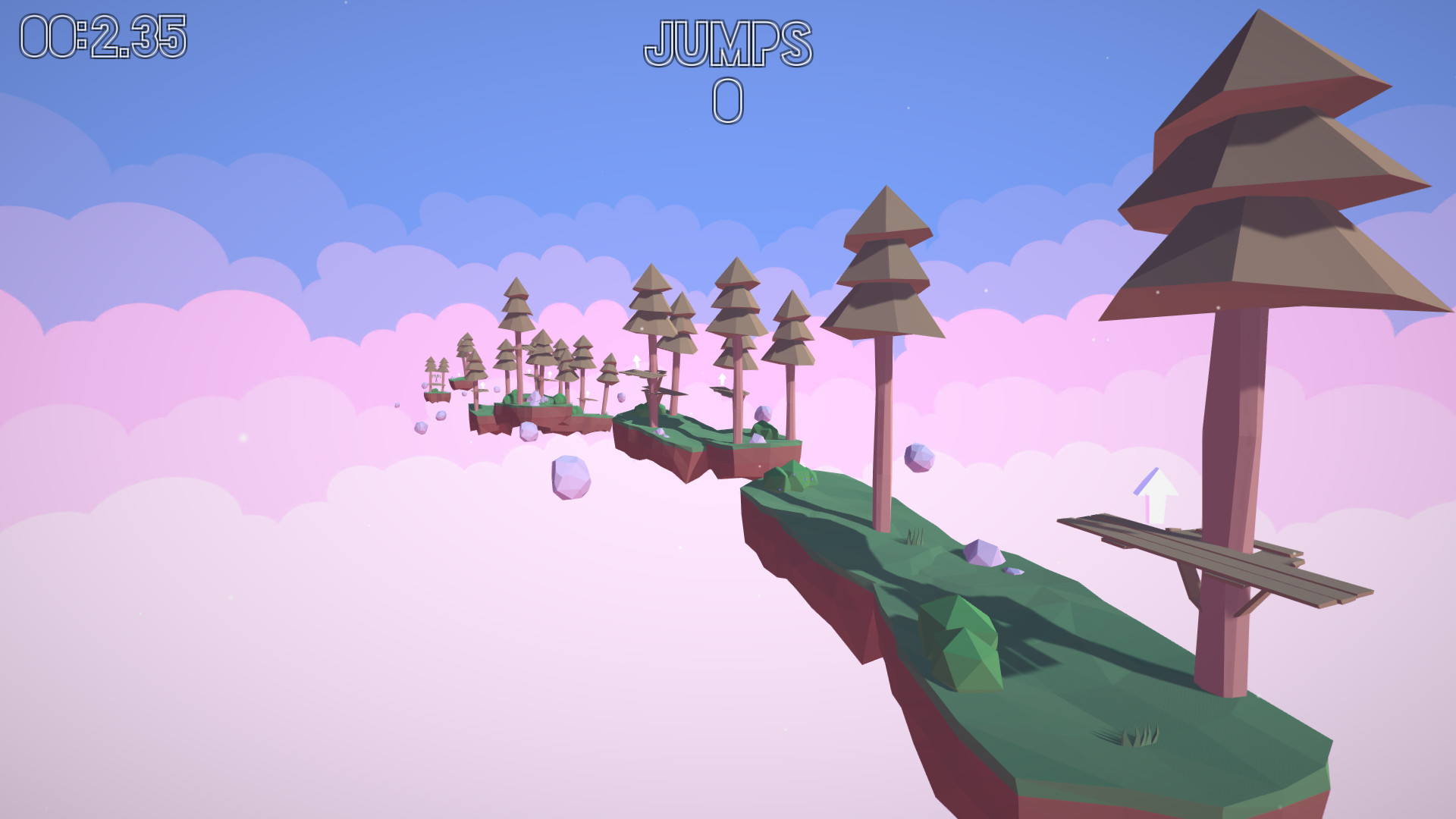Click the jump counter showing 0
Image resolution: width=1456 pixels, height=819 pixels.
726,101
